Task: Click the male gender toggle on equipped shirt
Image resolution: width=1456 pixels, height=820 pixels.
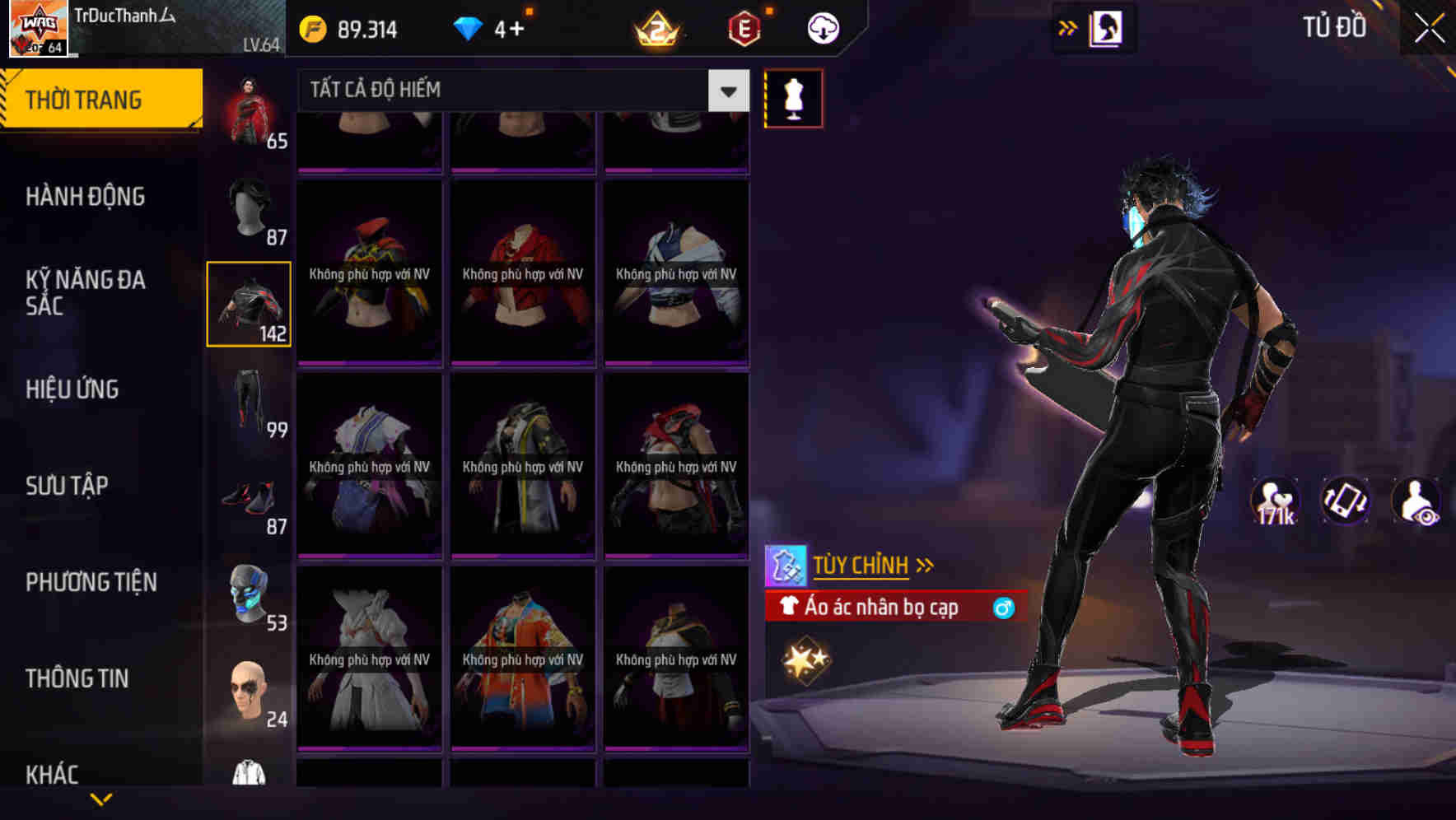Action: [x=1005, y=608]
